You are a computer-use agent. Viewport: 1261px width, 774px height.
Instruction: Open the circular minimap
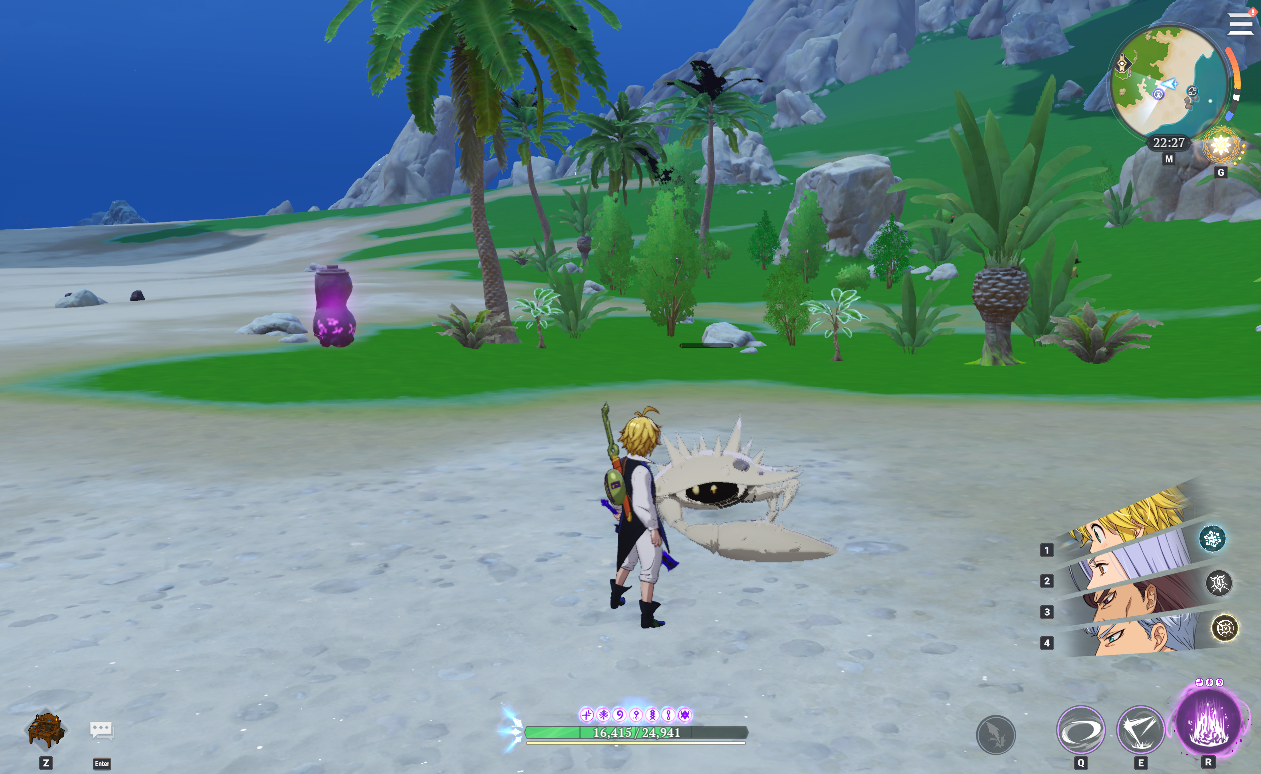pos(1168,83)
